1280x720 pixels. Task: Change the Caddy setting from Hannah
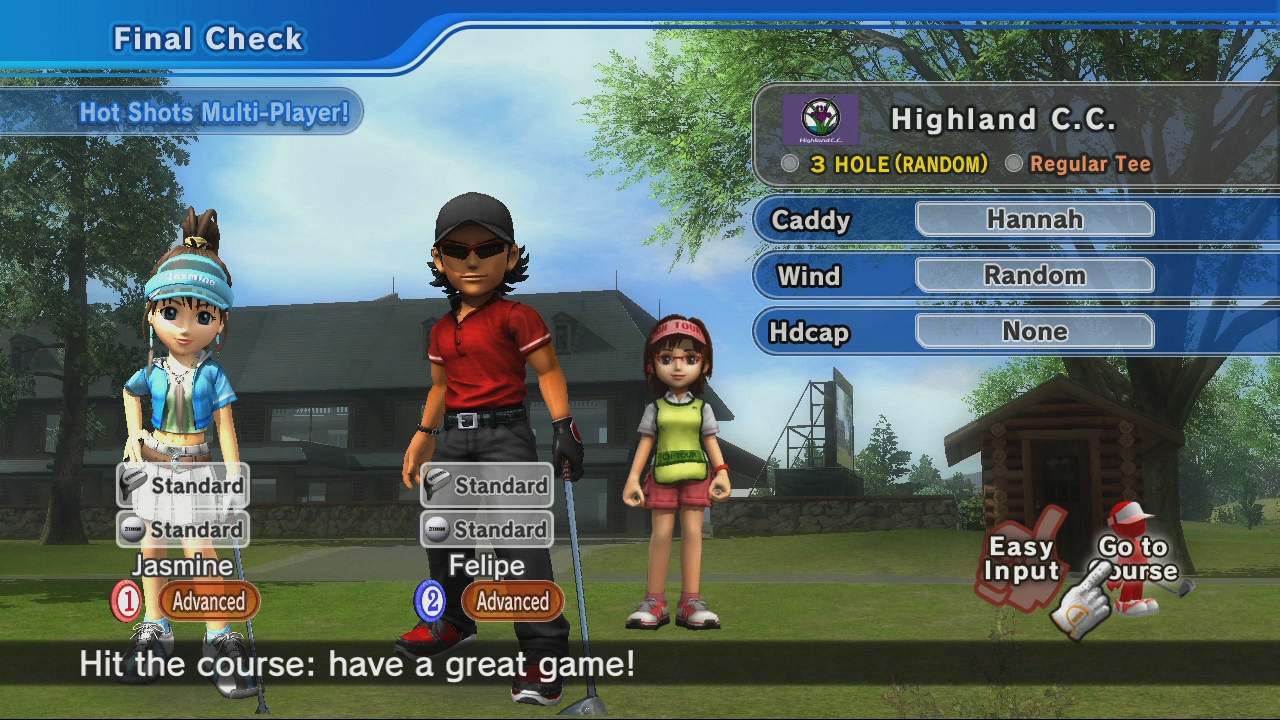coord(1034,220)
